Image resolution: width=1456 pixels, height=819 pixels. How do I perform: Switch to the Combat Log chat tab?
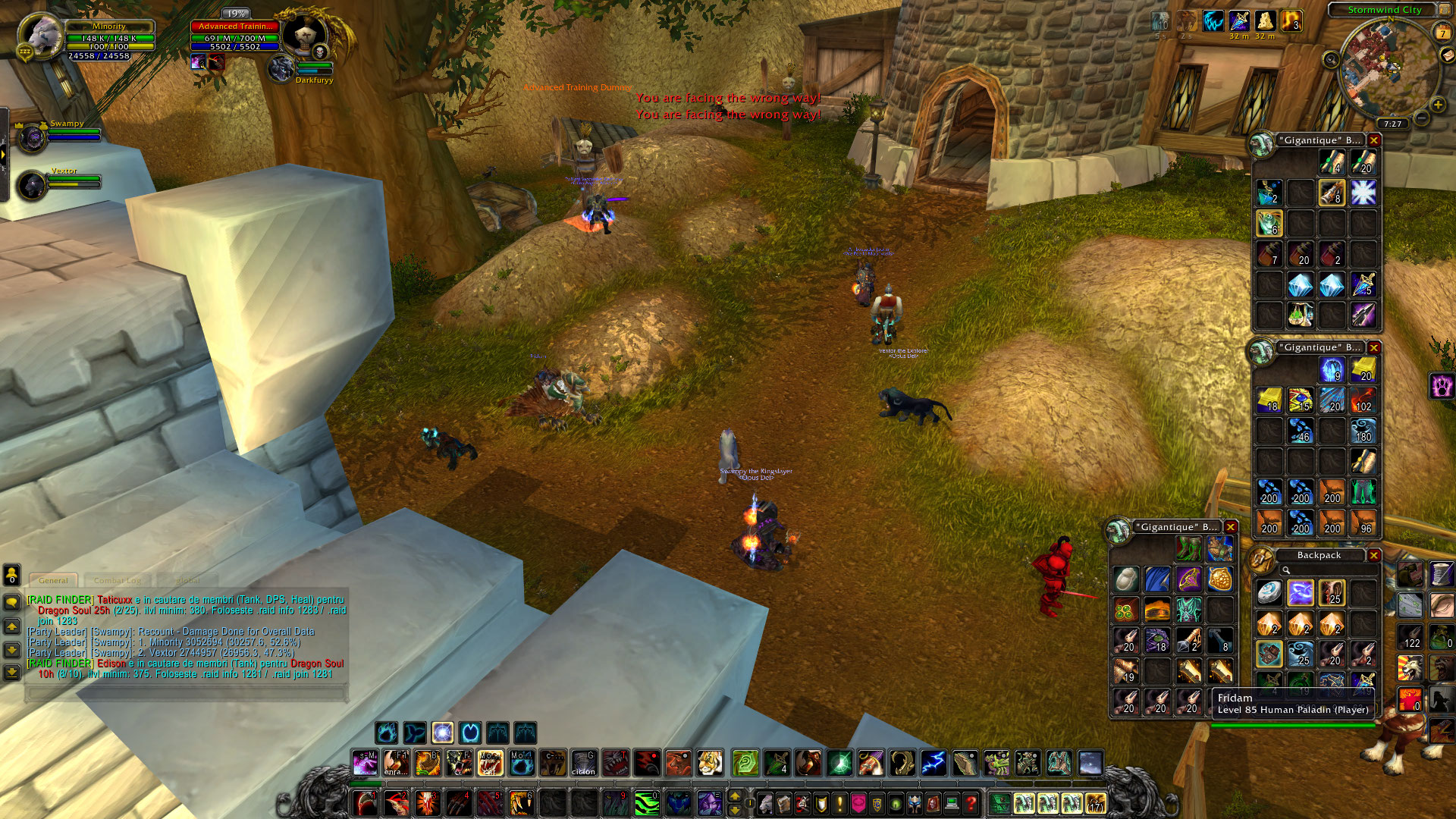(x=118, y=580)
